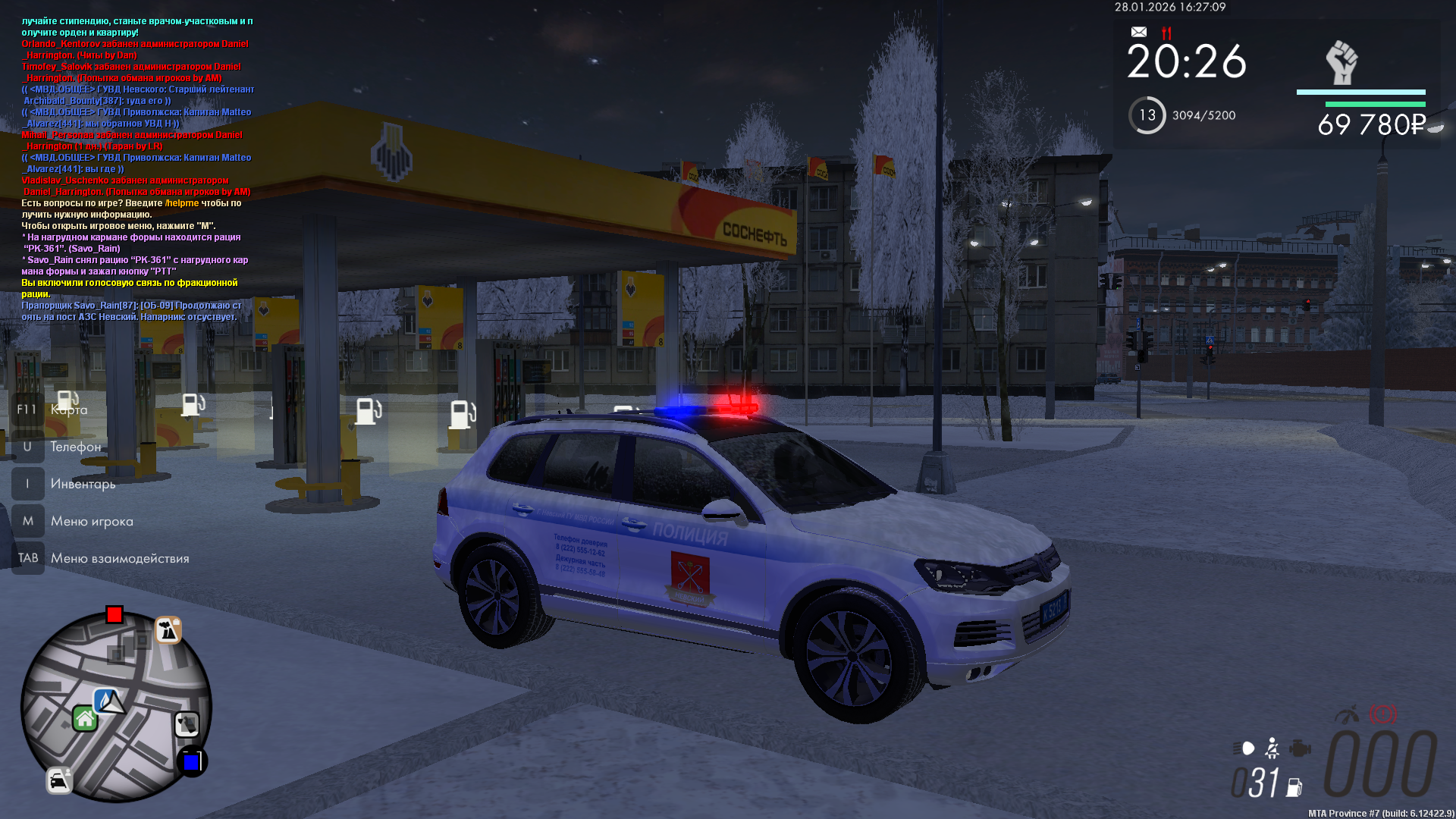The width and height of the screenshot is (1456, 819).
Task: Click the red handbrake warning icon
Action: 1383,714
